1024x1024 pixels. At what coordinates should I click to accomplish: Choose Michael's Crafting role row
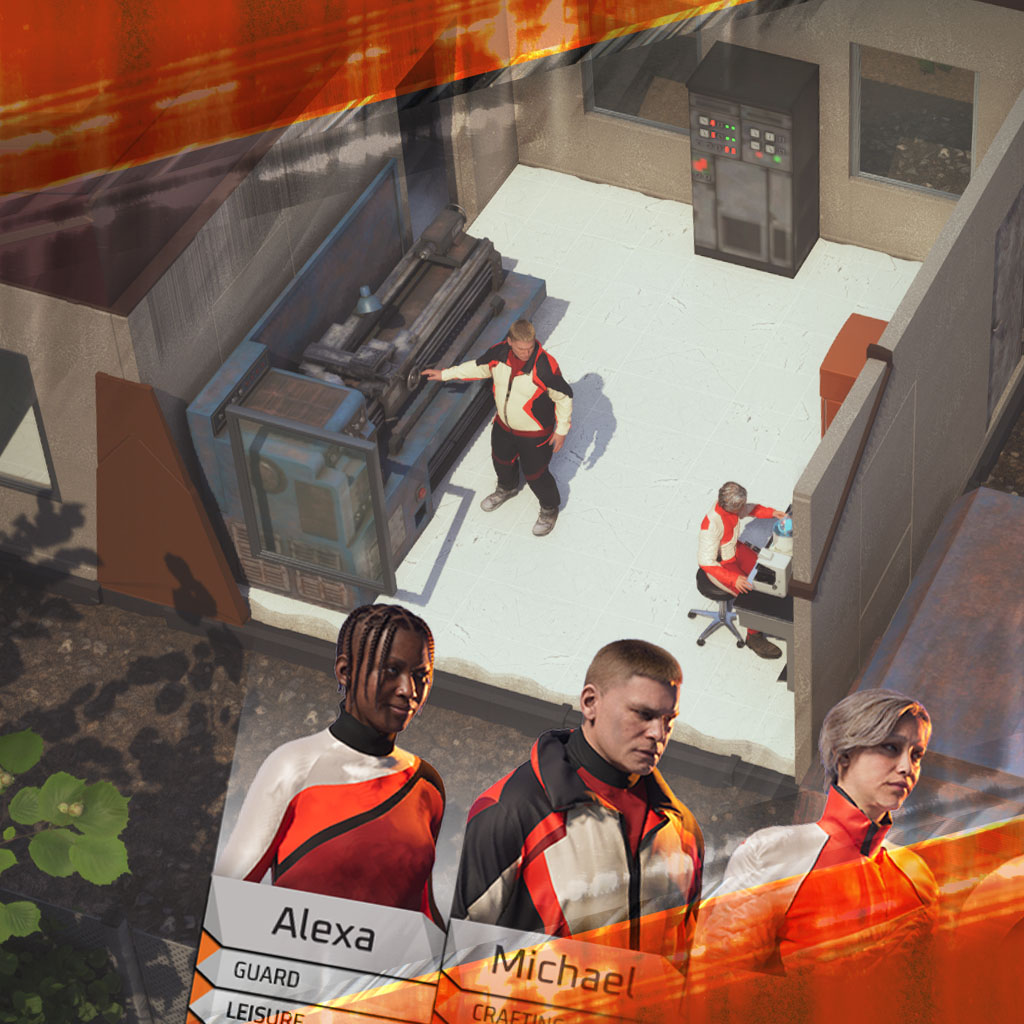[520, 1012]
